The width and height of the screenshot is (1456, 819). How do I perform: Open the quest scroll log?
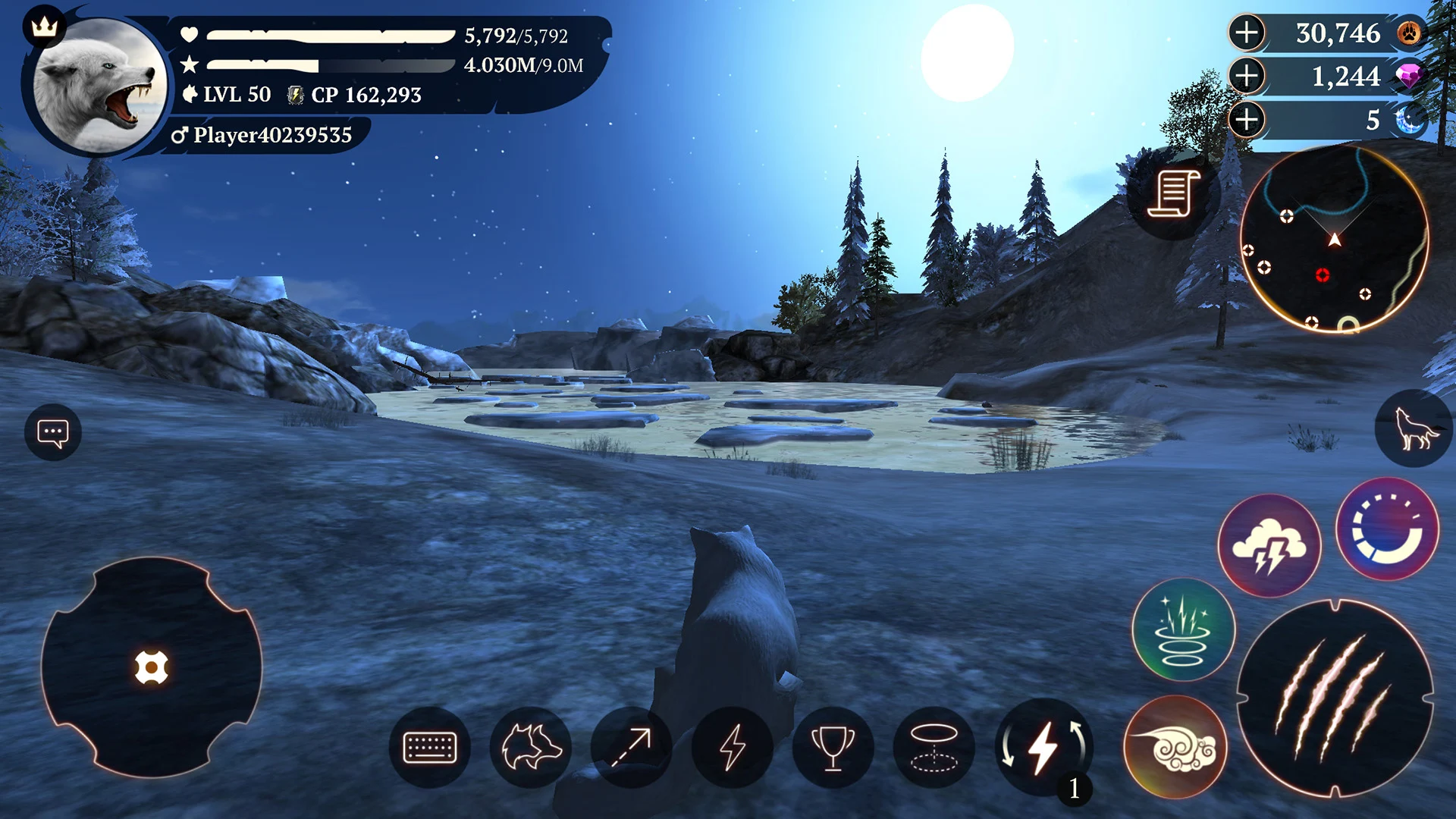point(1172,194)
